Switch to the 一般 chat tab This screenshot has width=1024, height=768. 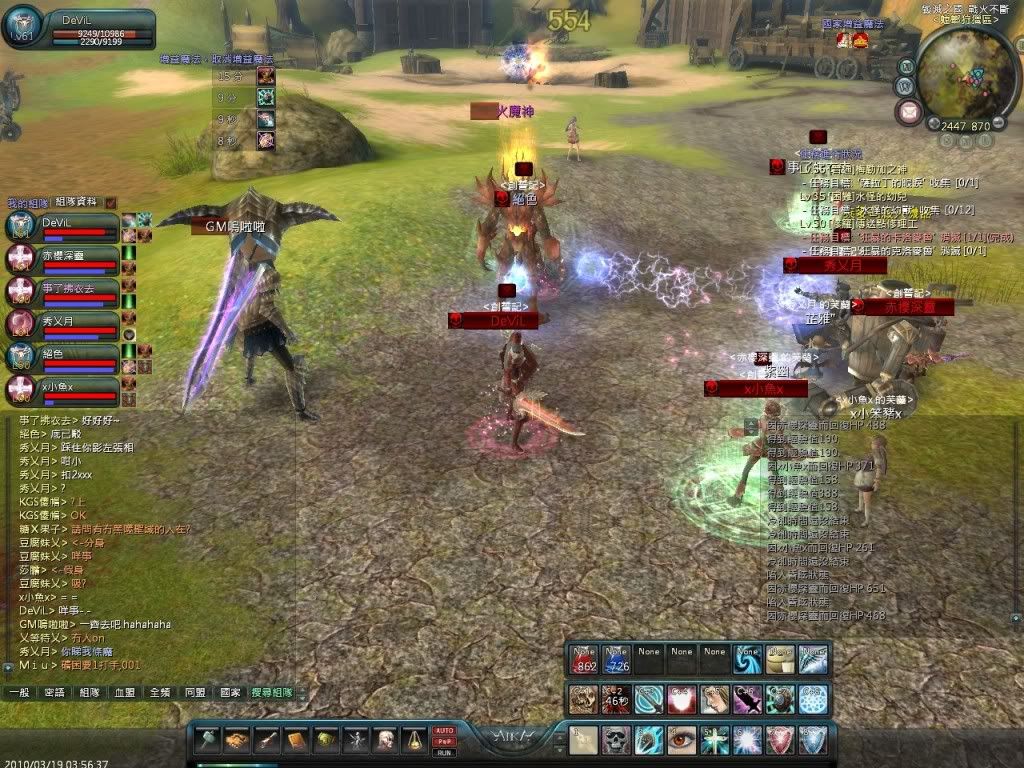(19, 692)
